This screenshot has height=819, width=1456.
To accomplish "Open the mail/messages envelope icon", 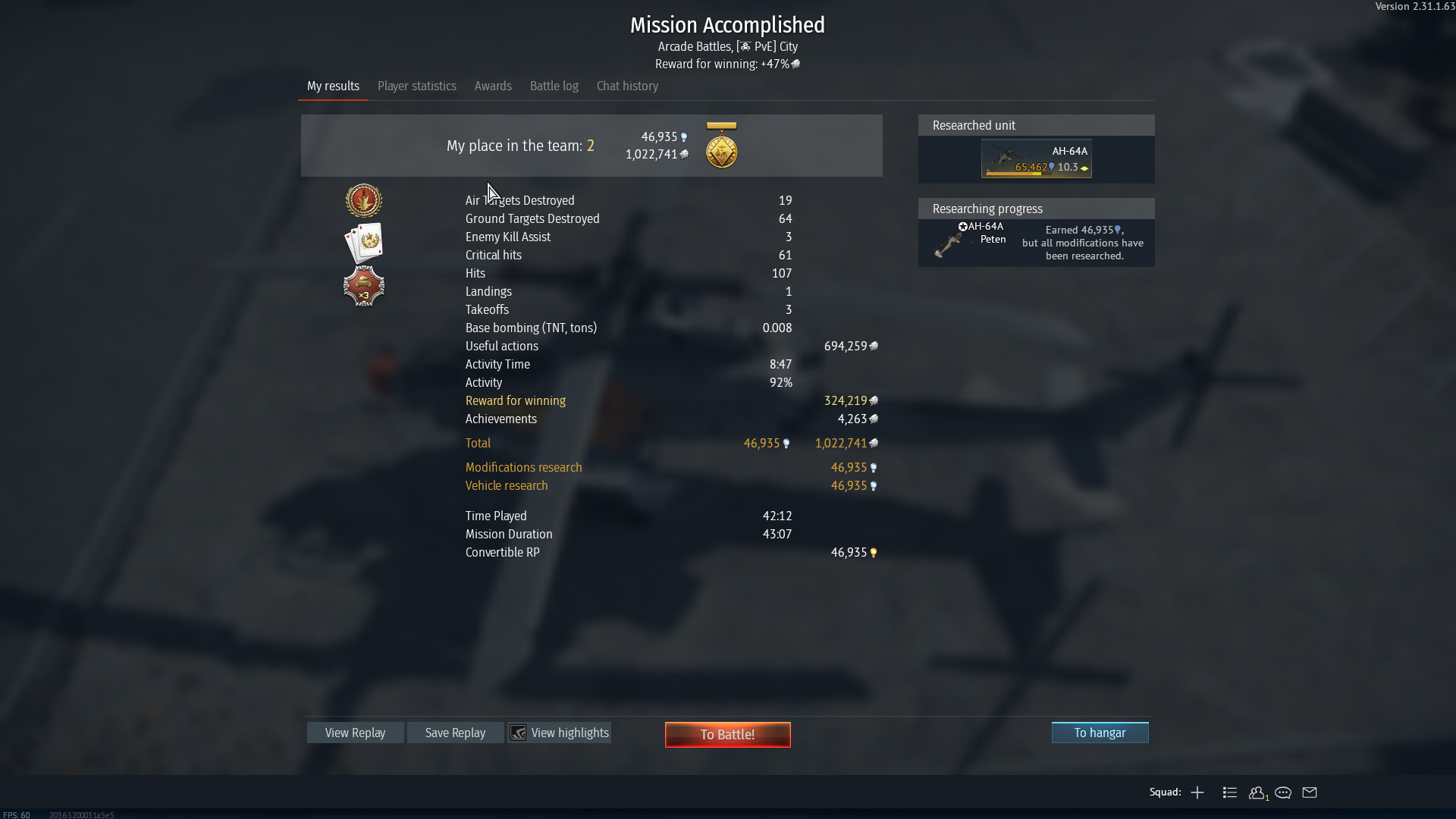I will coord(1309,792).
